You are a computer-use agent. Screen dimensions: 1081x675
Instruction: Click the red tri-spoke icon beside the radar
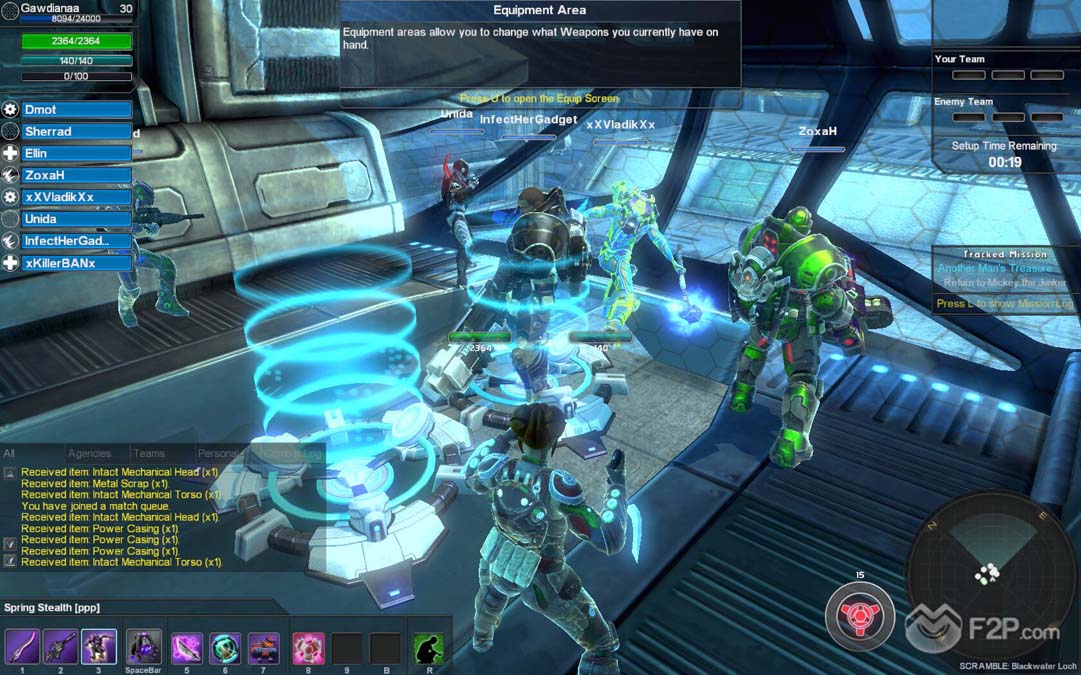[x=860, y=615]
